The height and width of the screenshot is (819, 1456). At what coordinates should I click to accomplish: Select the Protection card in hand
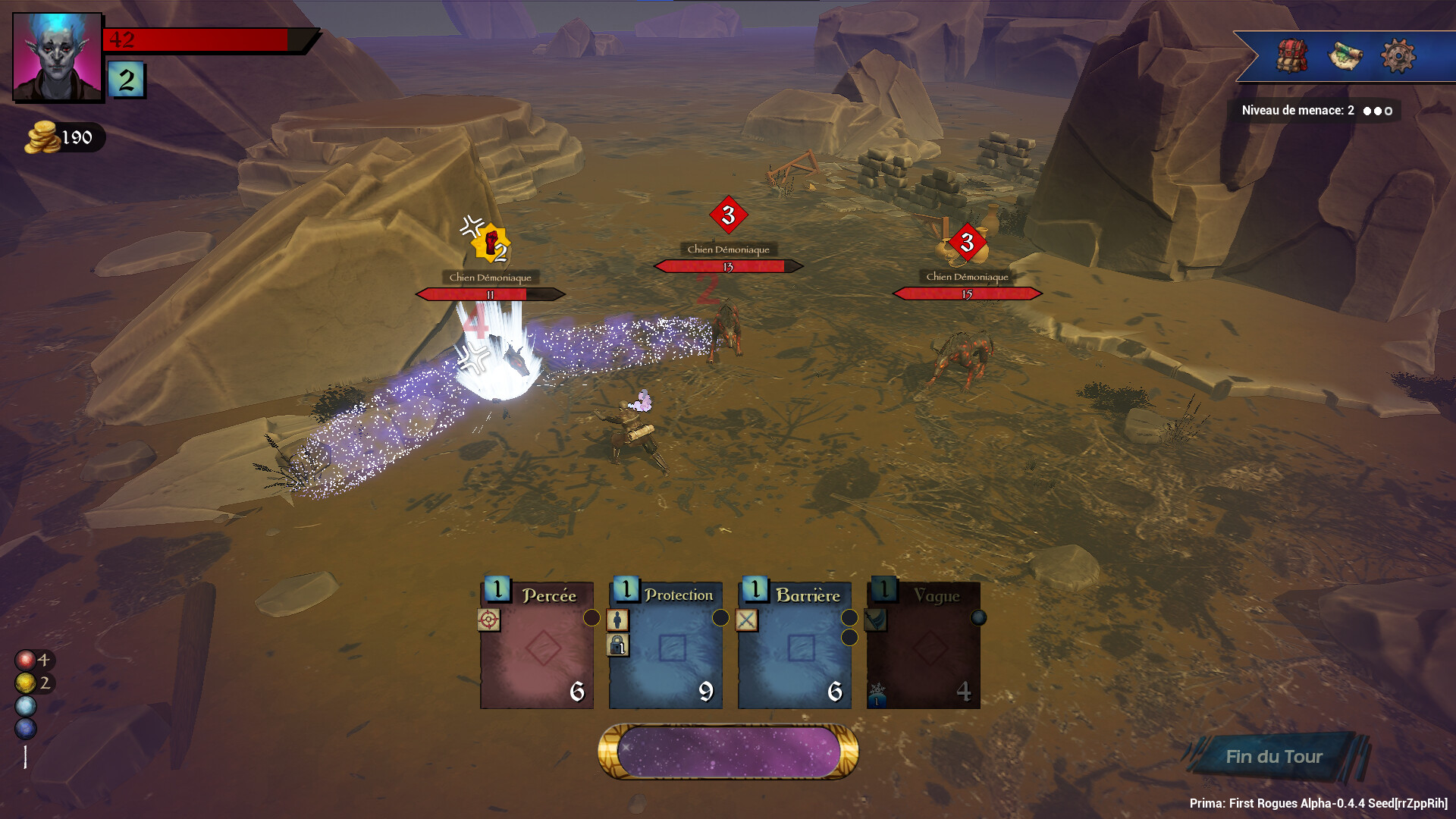click(665, 652)
